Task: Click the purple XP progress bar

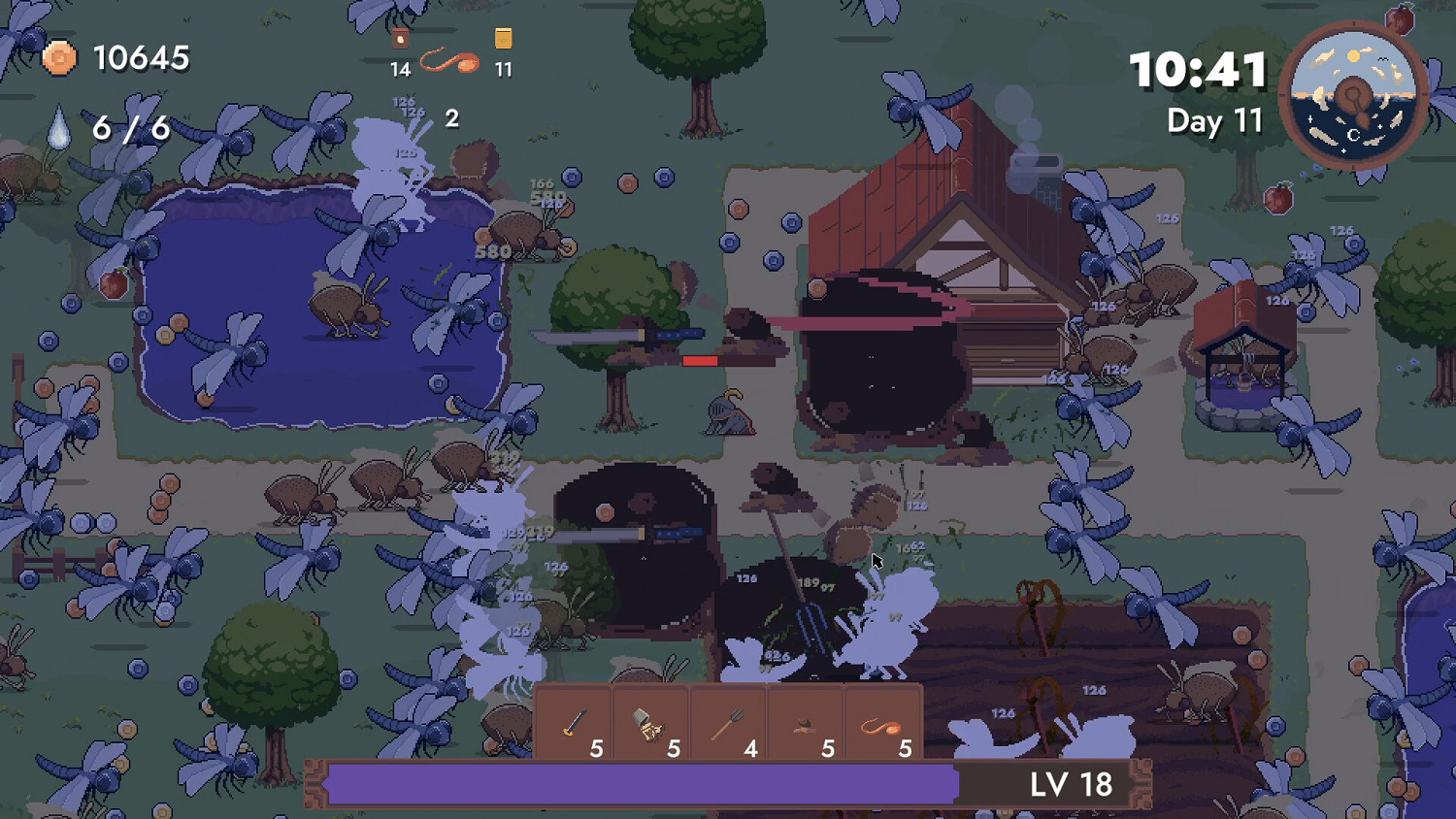Action: point(641,784)
